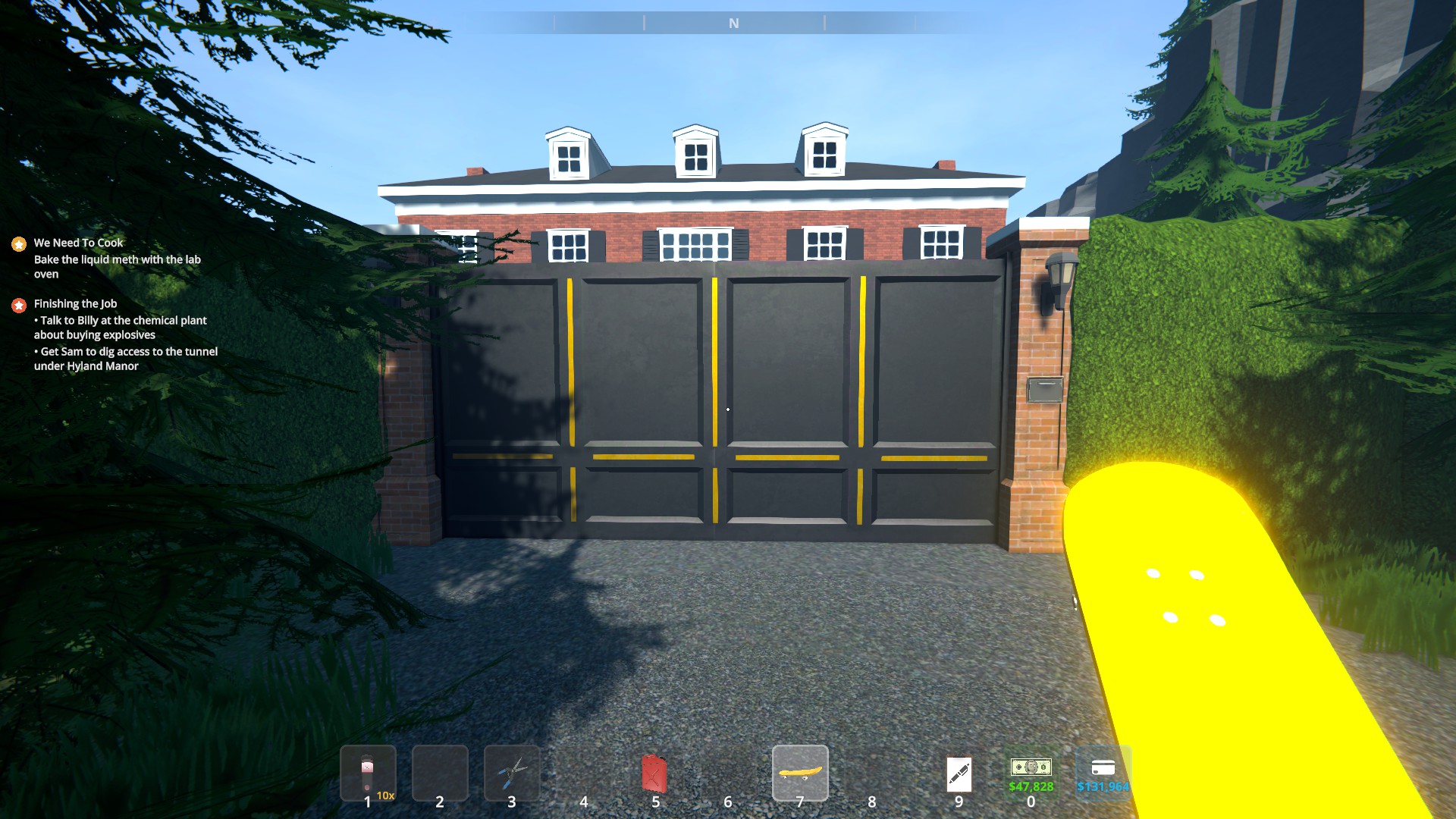This screenshot has width=1456, height=819.
Task: Expand the Talk to Billy objective text
Action: [120, 327]
